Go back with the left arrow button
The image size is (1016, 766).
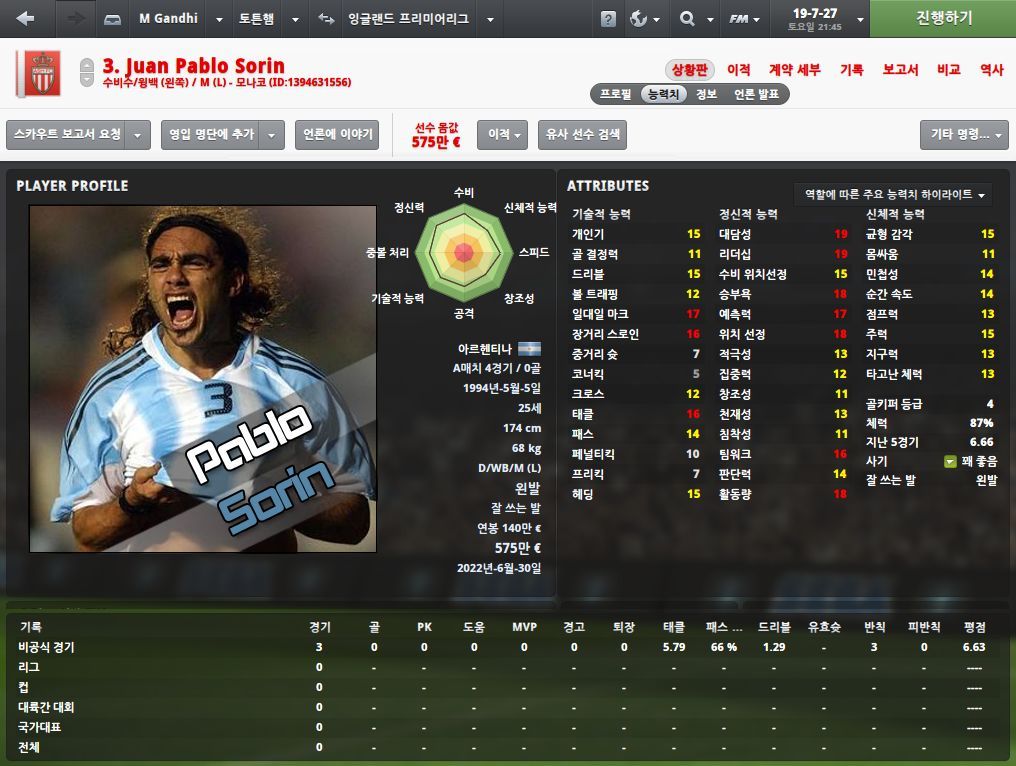tap(25, 19)
